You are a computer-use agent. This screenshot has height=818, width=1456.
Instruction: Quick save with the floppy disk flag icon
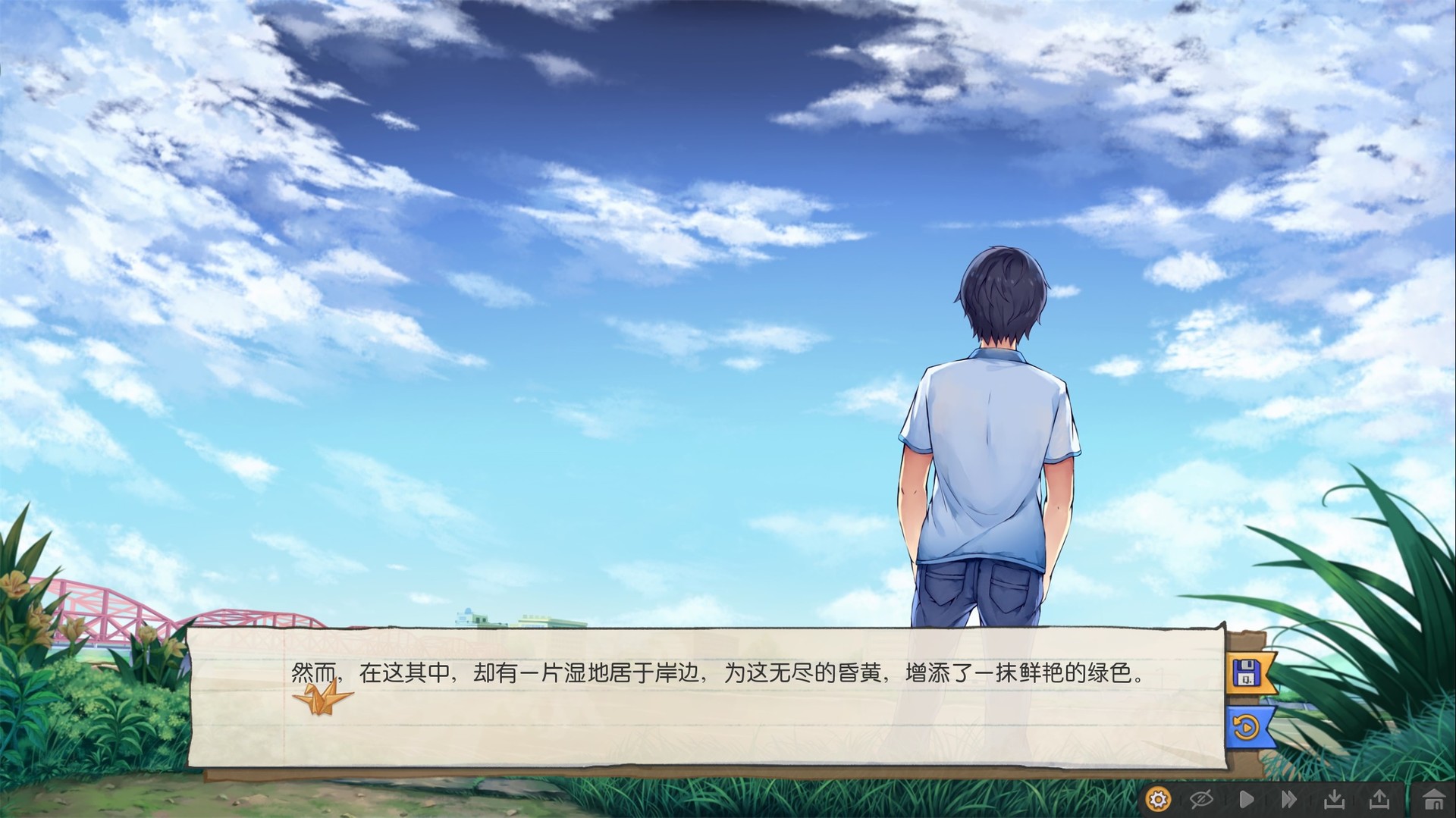[x=1247, y=673]
